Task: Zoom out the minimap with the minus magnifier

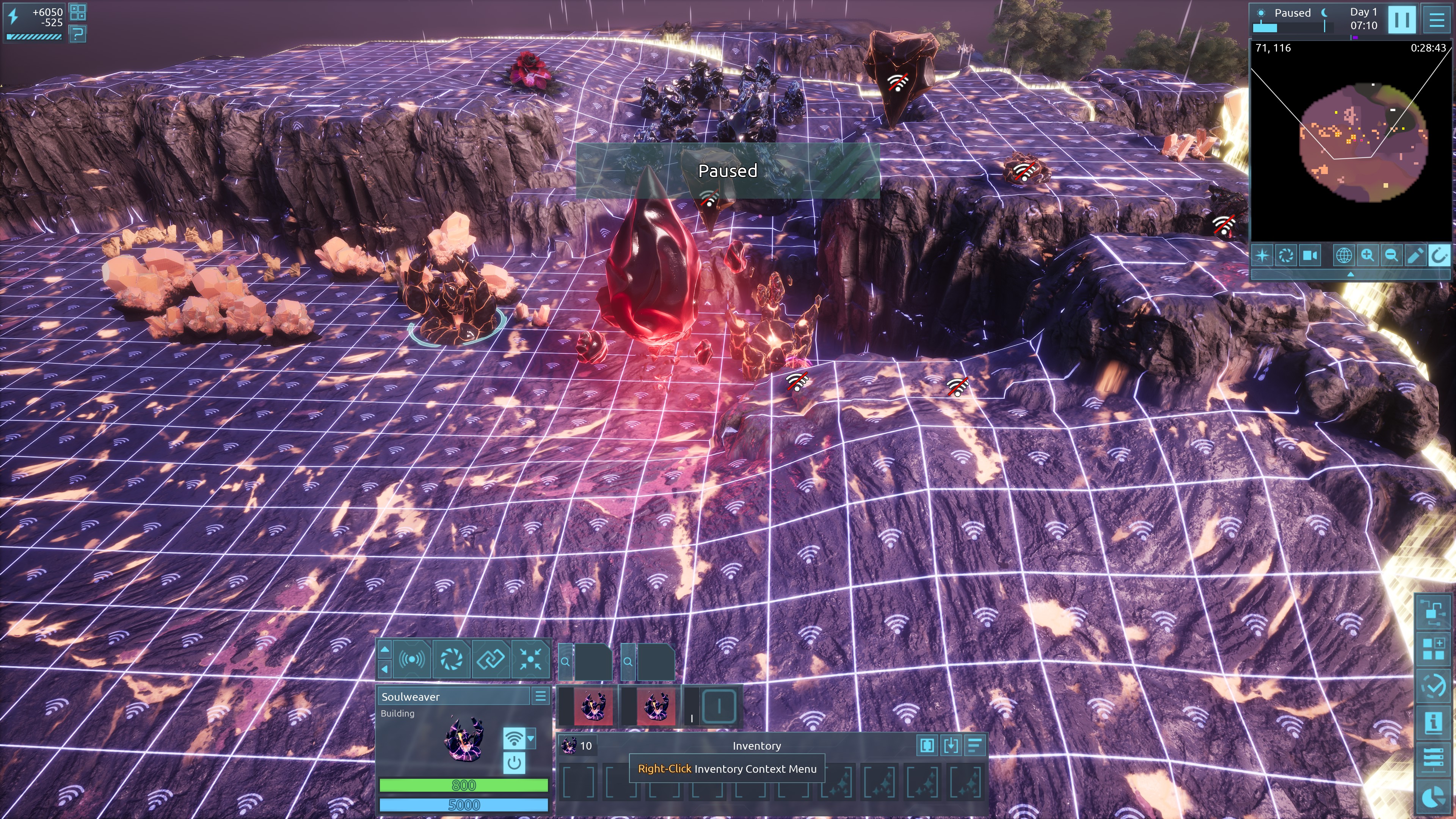Action: click(x=1391, y=256)
